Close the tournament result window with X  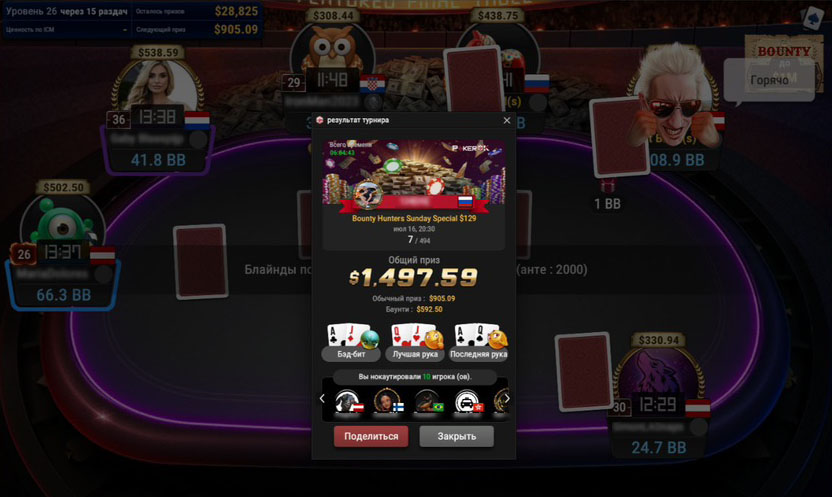pos(507,120)
